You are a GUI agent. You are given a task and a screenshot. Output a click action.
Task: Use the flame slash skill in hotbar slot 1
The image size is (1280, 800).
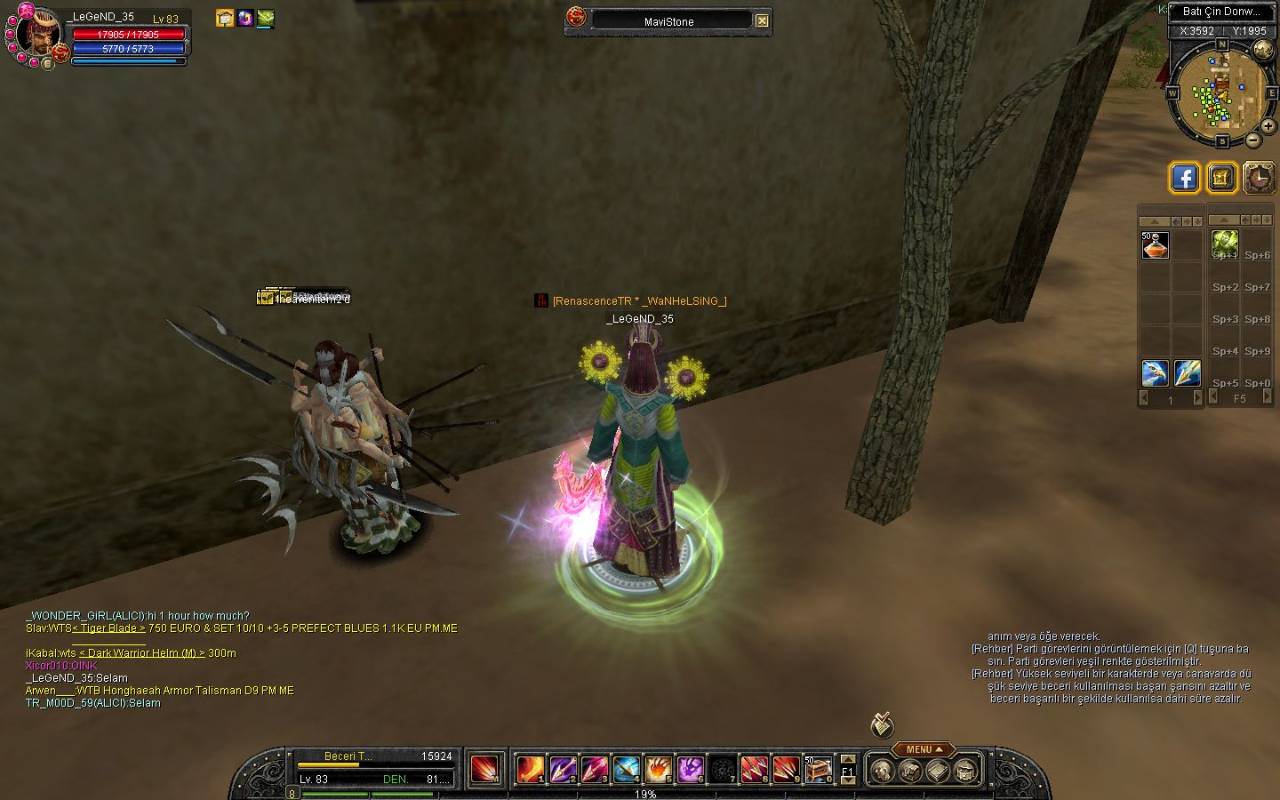(x=529, y=769)
